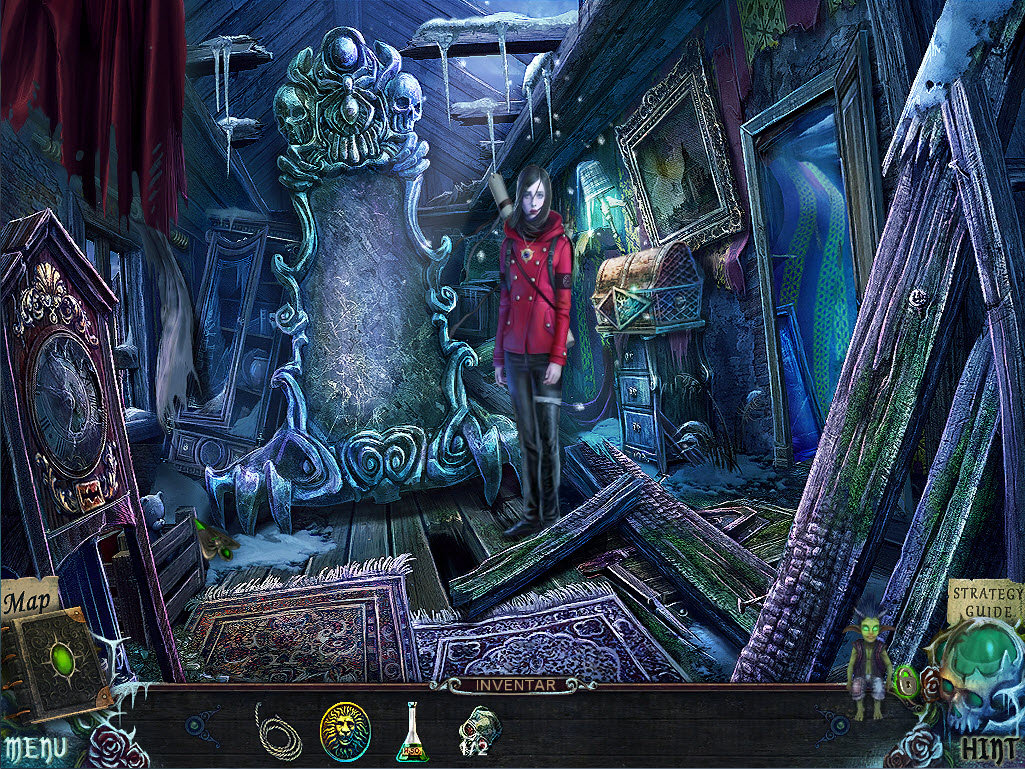
Task: Open the game Menu
Action: click(35, 747)
